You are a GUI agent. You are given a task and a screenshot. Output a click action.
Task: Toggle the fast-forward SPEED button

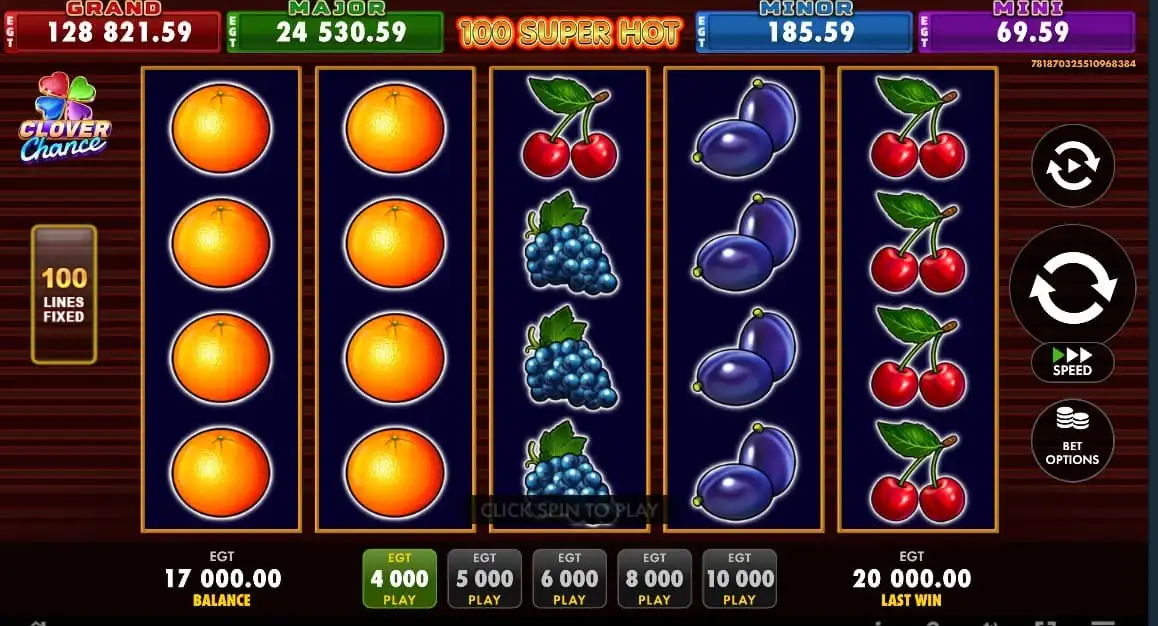point(1072,362)
